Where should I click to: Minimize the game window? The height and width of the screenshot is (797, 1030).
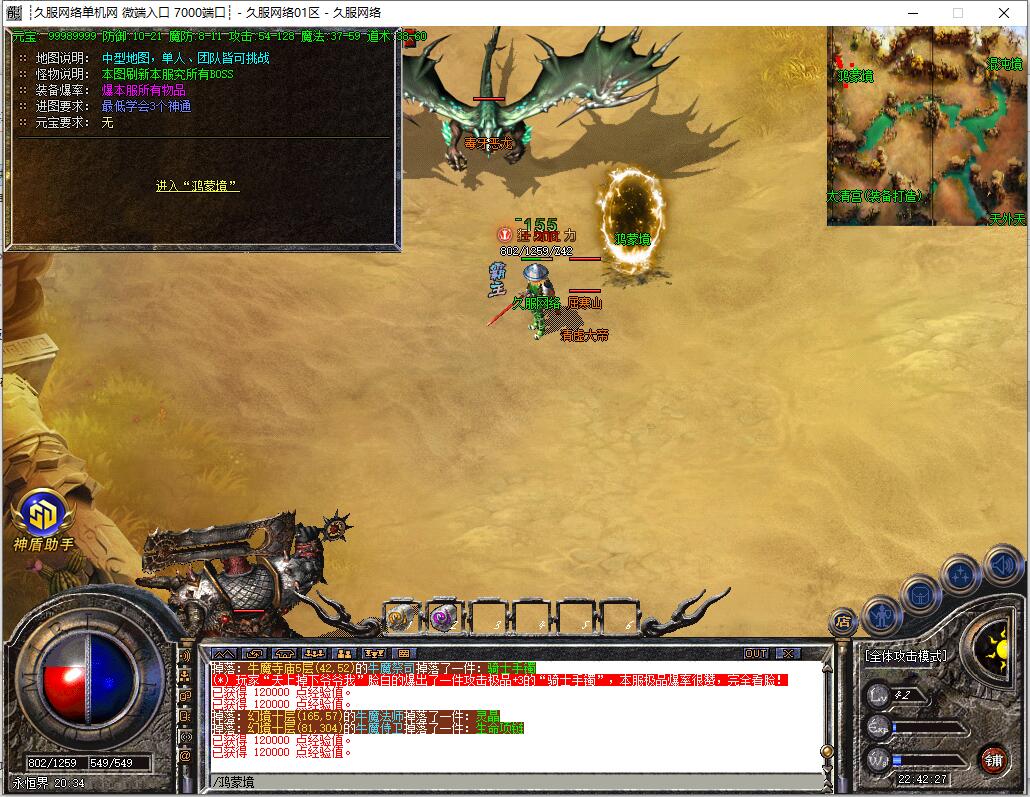pyautogui.click(x=911, y=13)
